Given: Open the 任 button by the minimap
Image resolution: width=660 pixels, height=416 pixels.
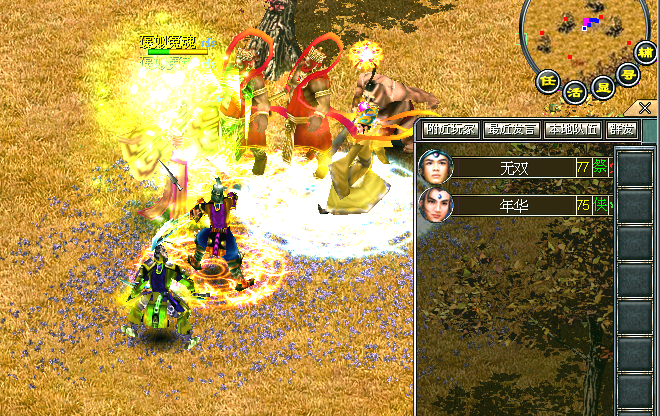Looking at the screenshot, I should tap(547, 80).
